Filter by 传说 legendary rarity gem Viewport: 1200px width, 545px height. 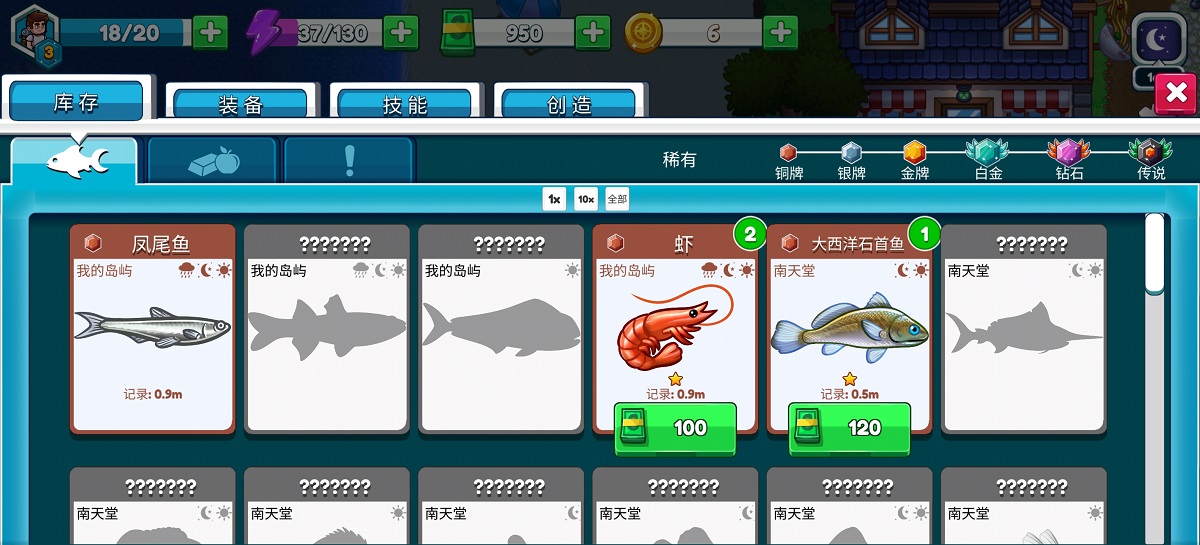1150,153
